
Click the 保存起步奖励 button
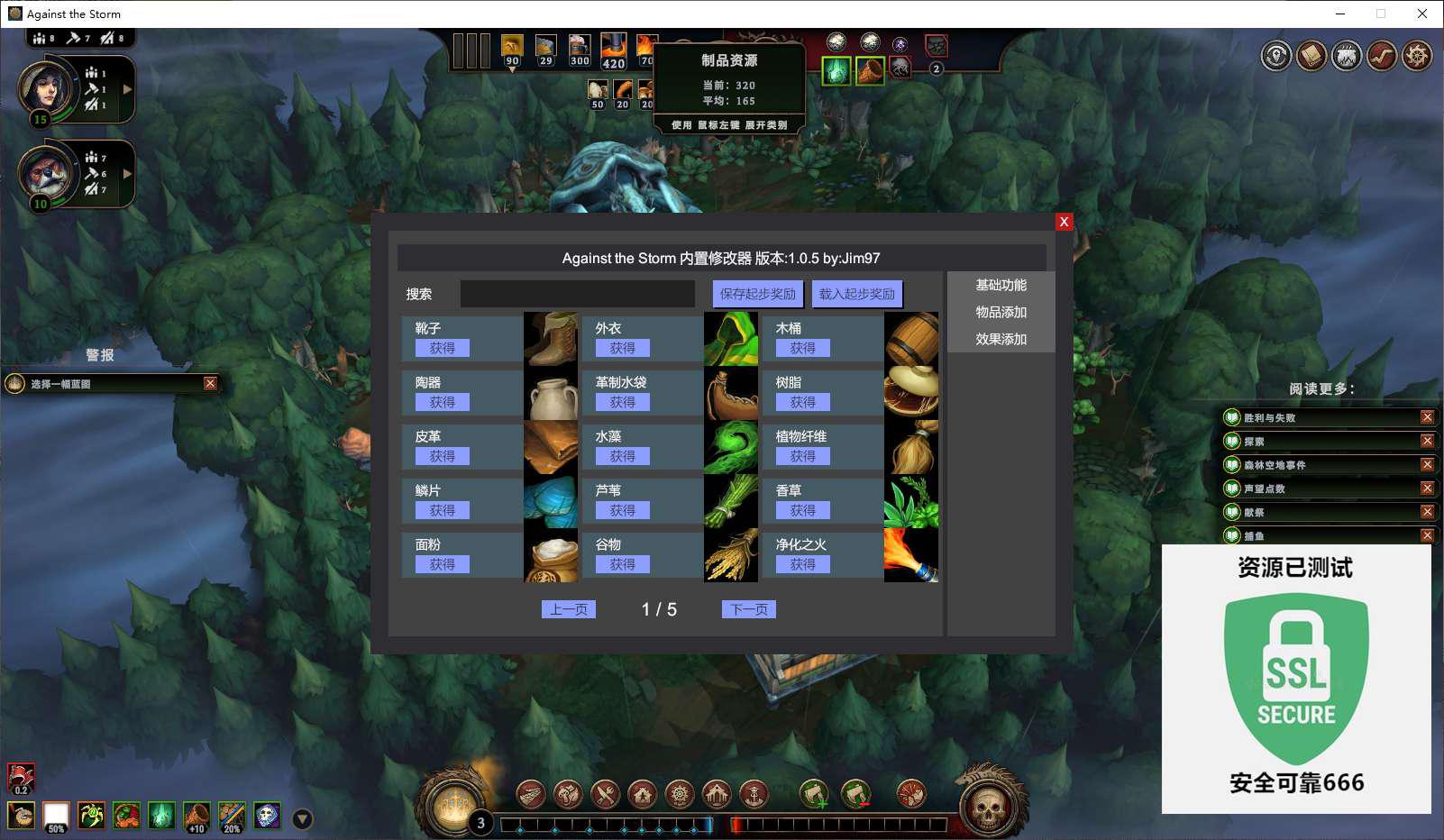click(x=757, y=294)
